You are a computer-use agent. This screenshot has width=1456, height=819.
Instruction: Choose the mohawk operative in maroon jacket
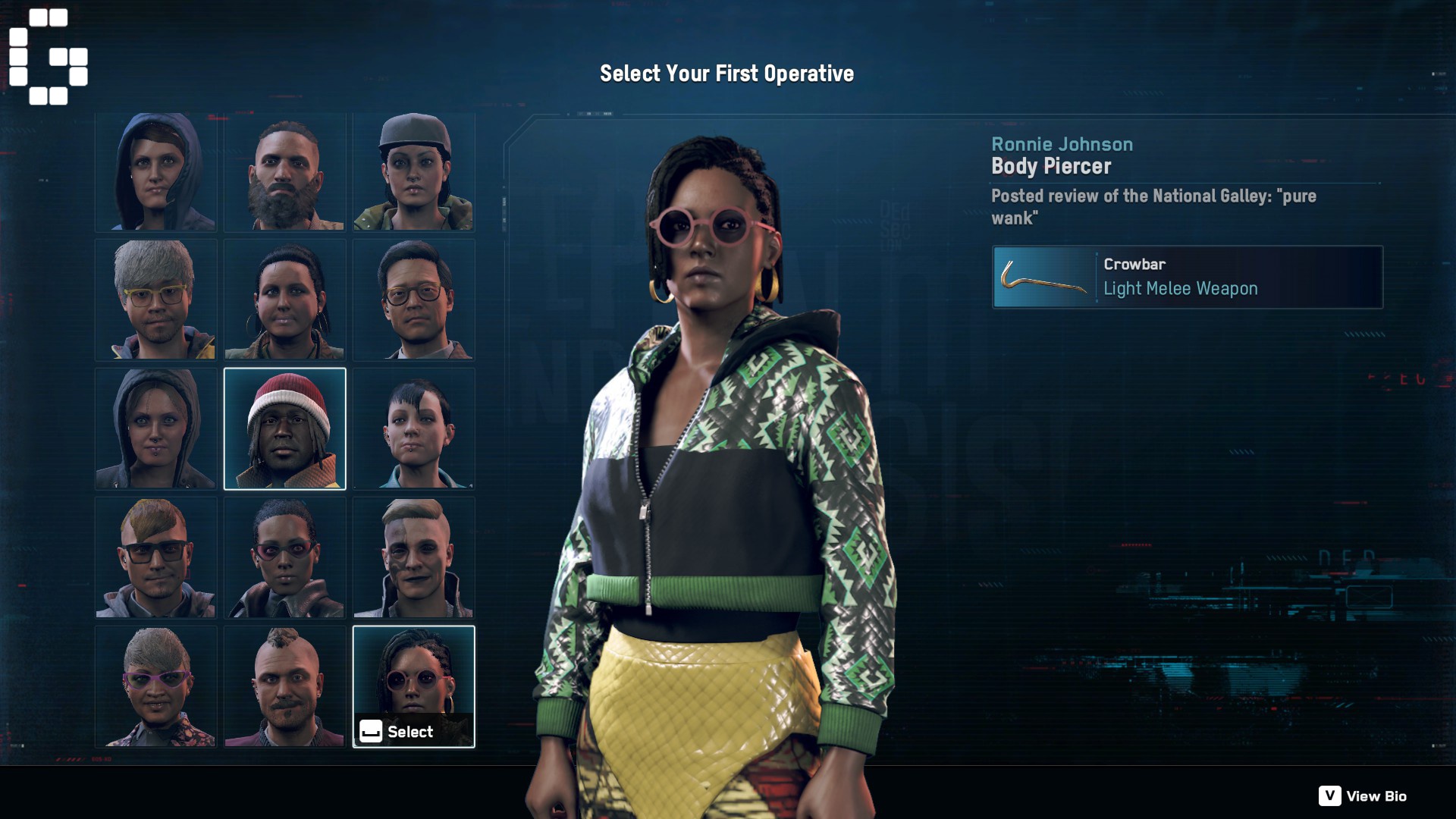pos(284,687)
